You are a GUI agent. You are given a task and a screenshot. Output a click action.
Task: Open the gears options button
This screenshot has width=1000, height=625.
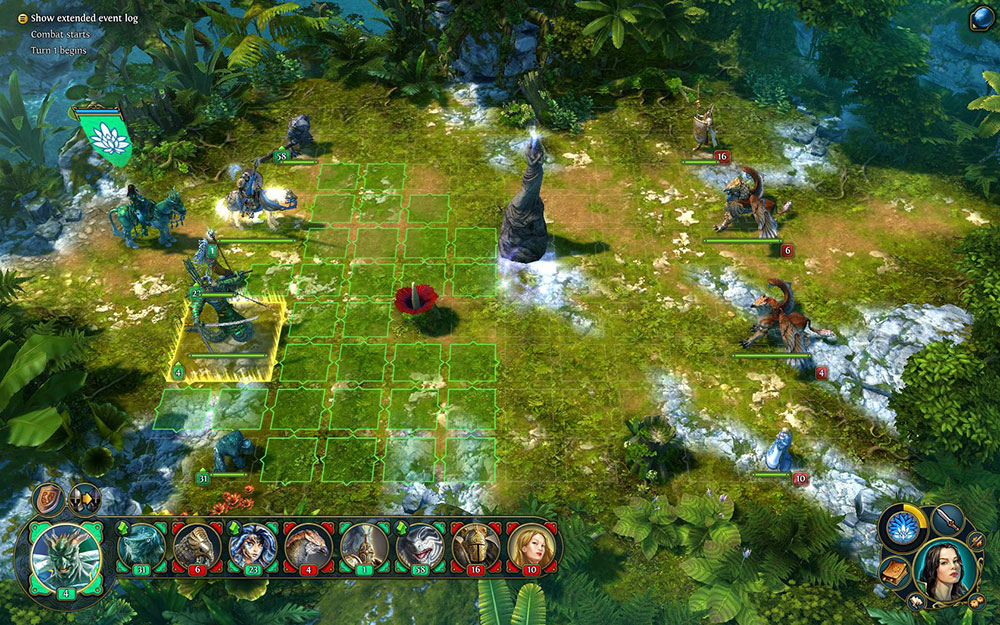tap(977, 603)
